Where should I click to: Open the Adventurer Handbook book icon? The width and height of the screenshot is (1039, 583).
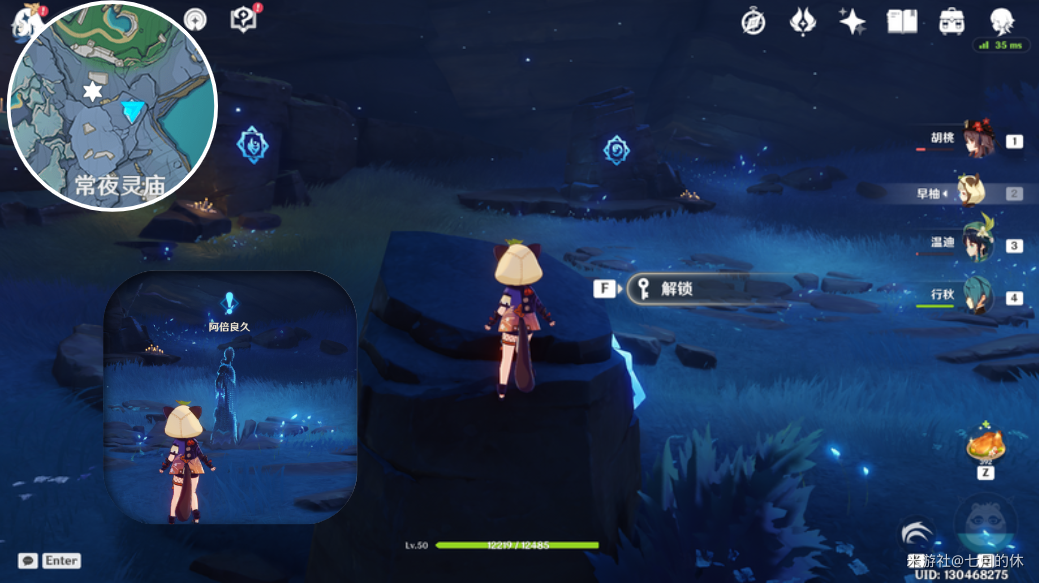point(902,21)
